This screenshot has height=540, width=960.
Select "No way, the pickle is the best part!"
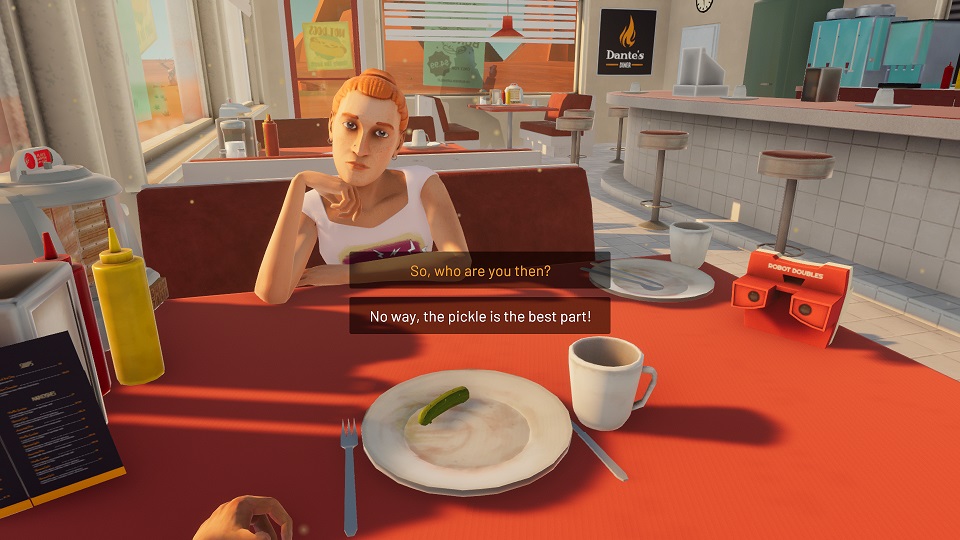coord(479,317)
